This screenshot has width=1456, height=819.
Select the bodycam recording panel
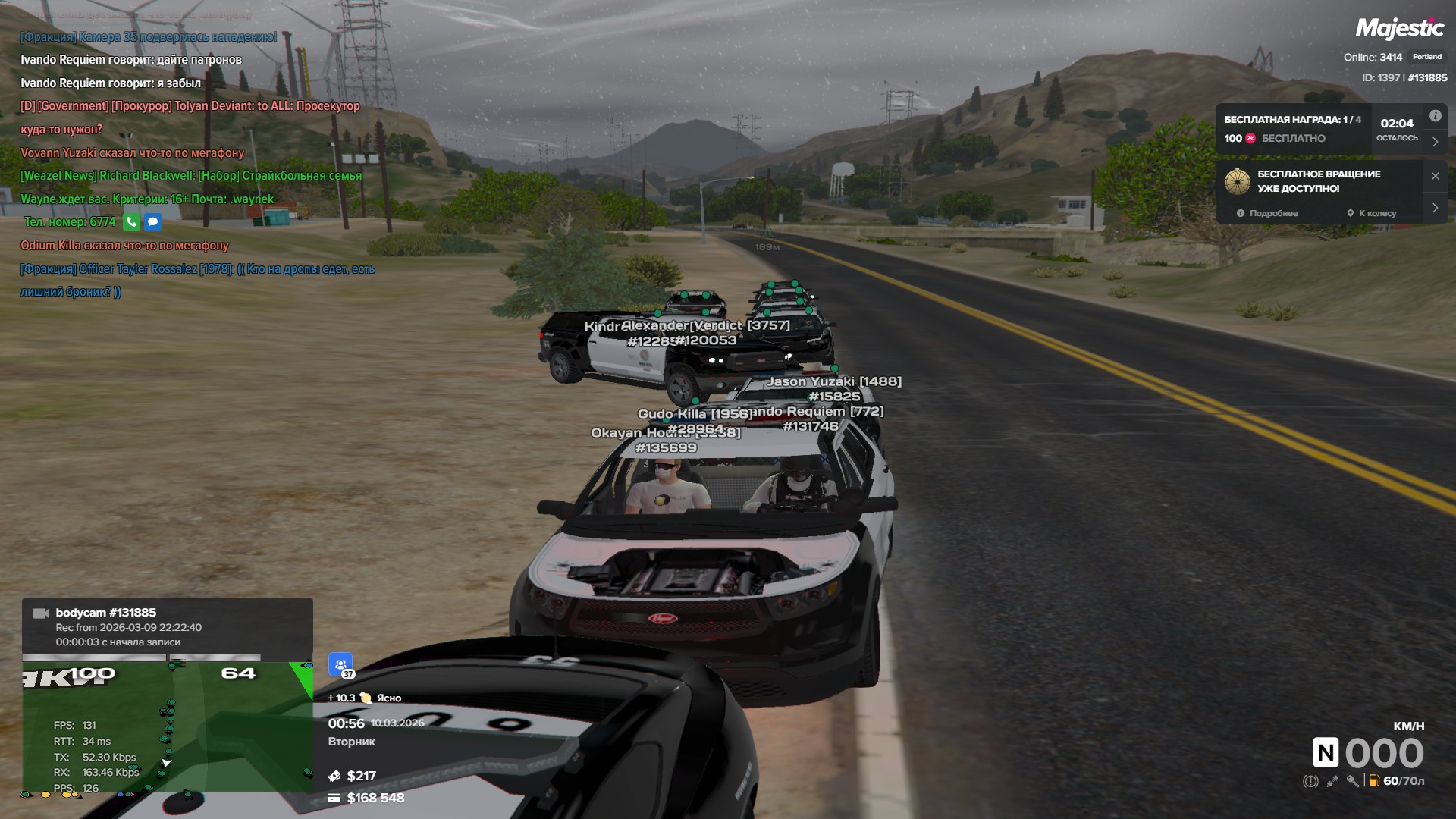pos(167,626)
